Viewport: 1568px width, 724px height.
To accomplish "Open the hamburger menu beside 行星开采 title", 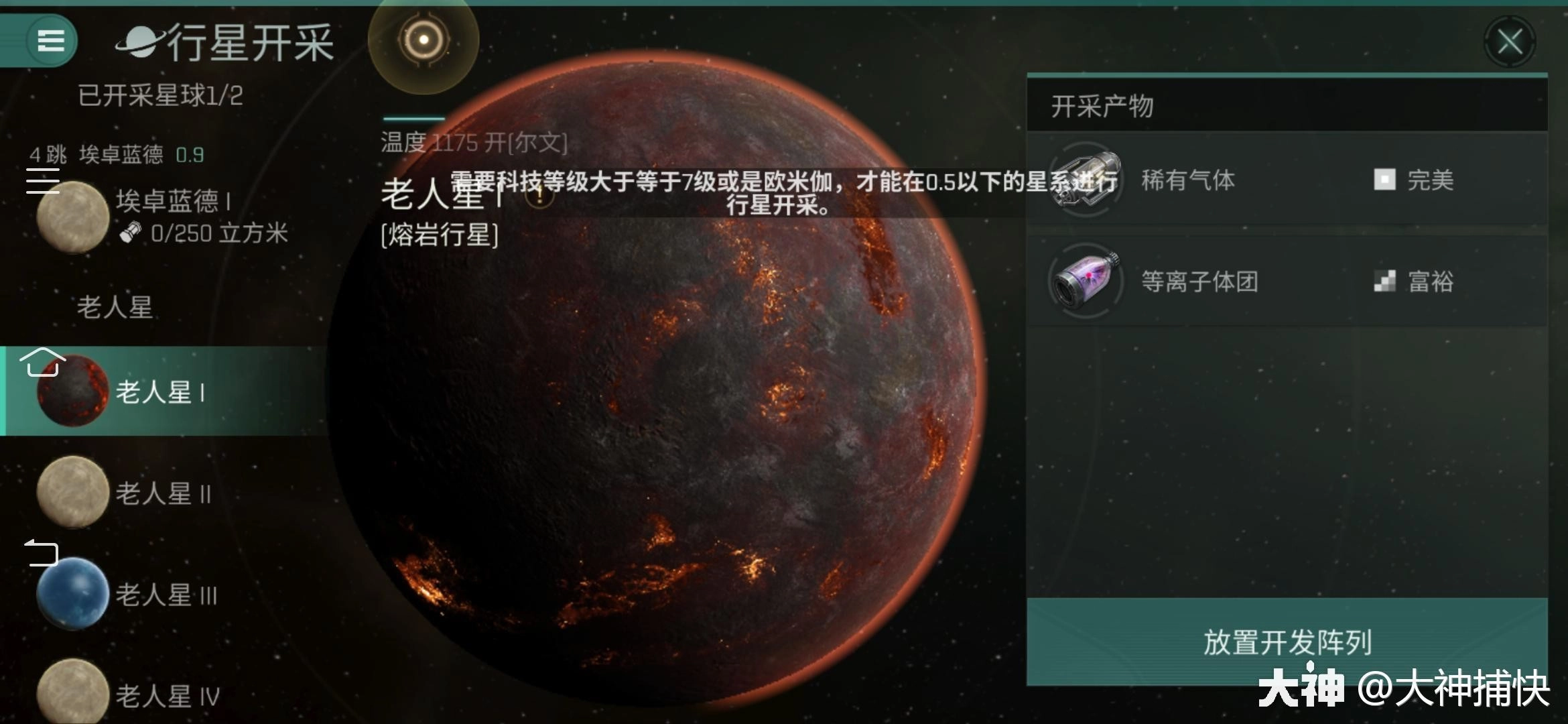I will click(50, 42).
